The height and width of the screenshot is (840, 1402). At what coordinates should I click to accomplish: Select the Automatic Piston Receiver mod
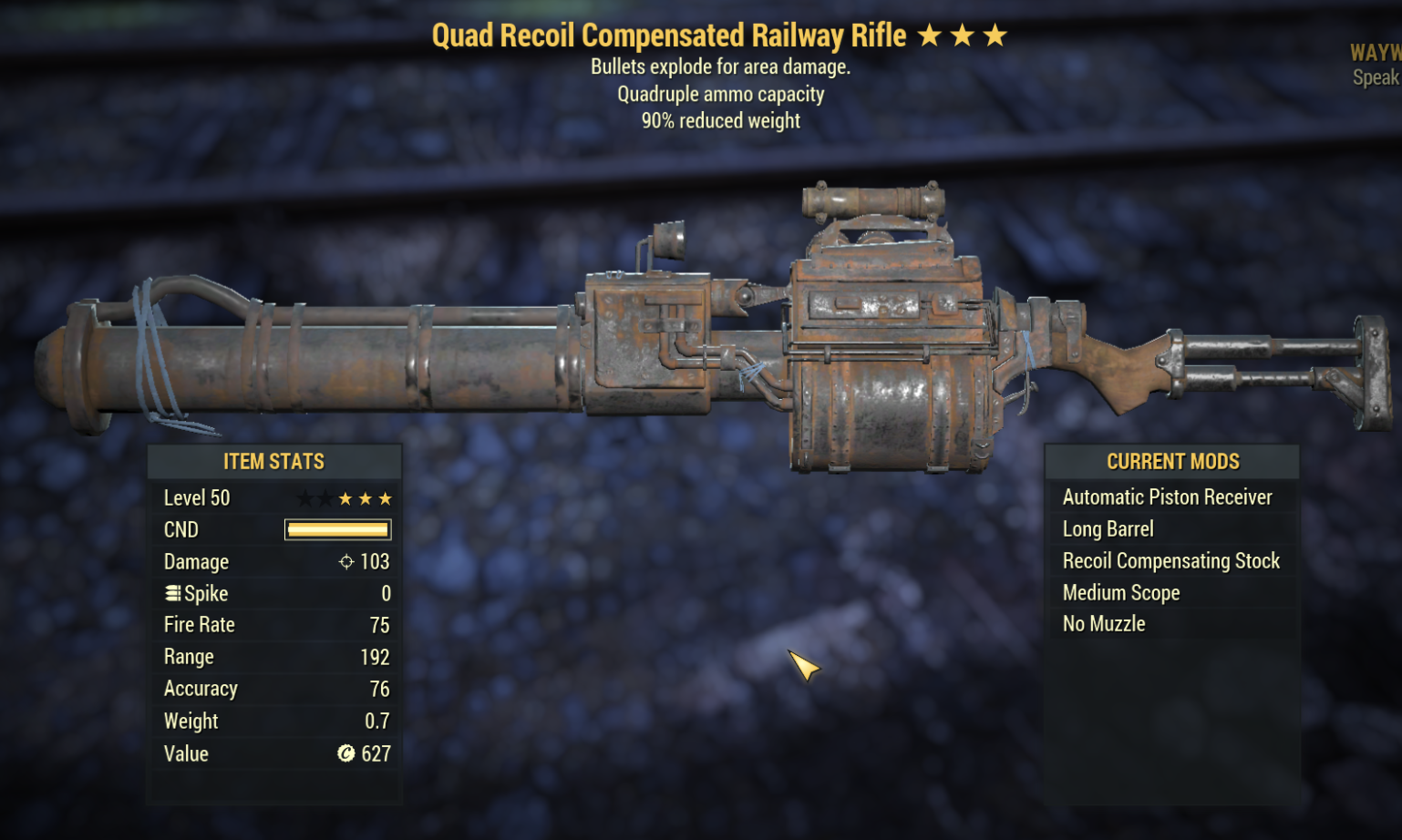[1167, 497]
